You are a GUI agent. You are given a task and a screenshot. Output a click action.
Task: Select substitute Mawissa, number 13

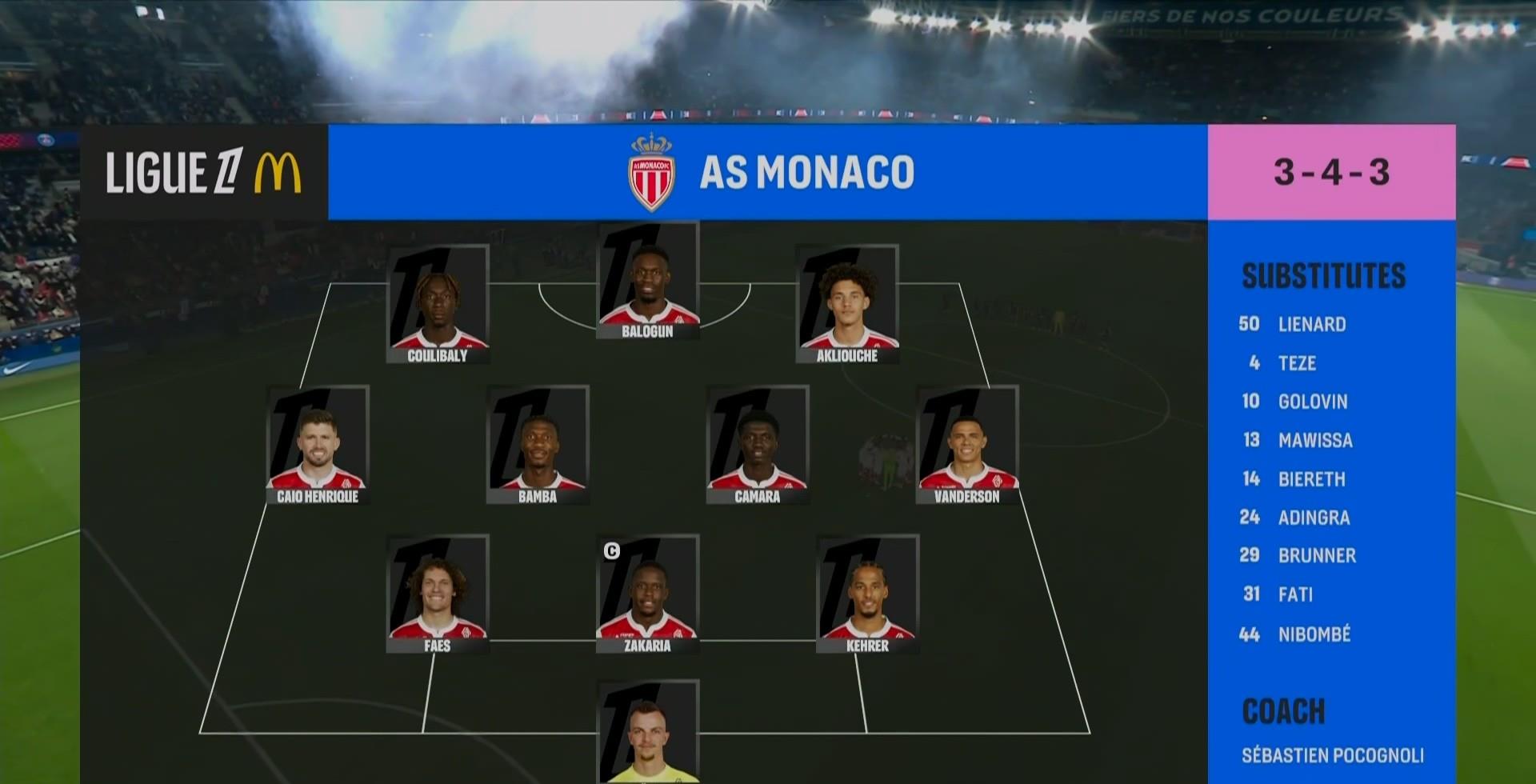click(x=1315, y=440)
